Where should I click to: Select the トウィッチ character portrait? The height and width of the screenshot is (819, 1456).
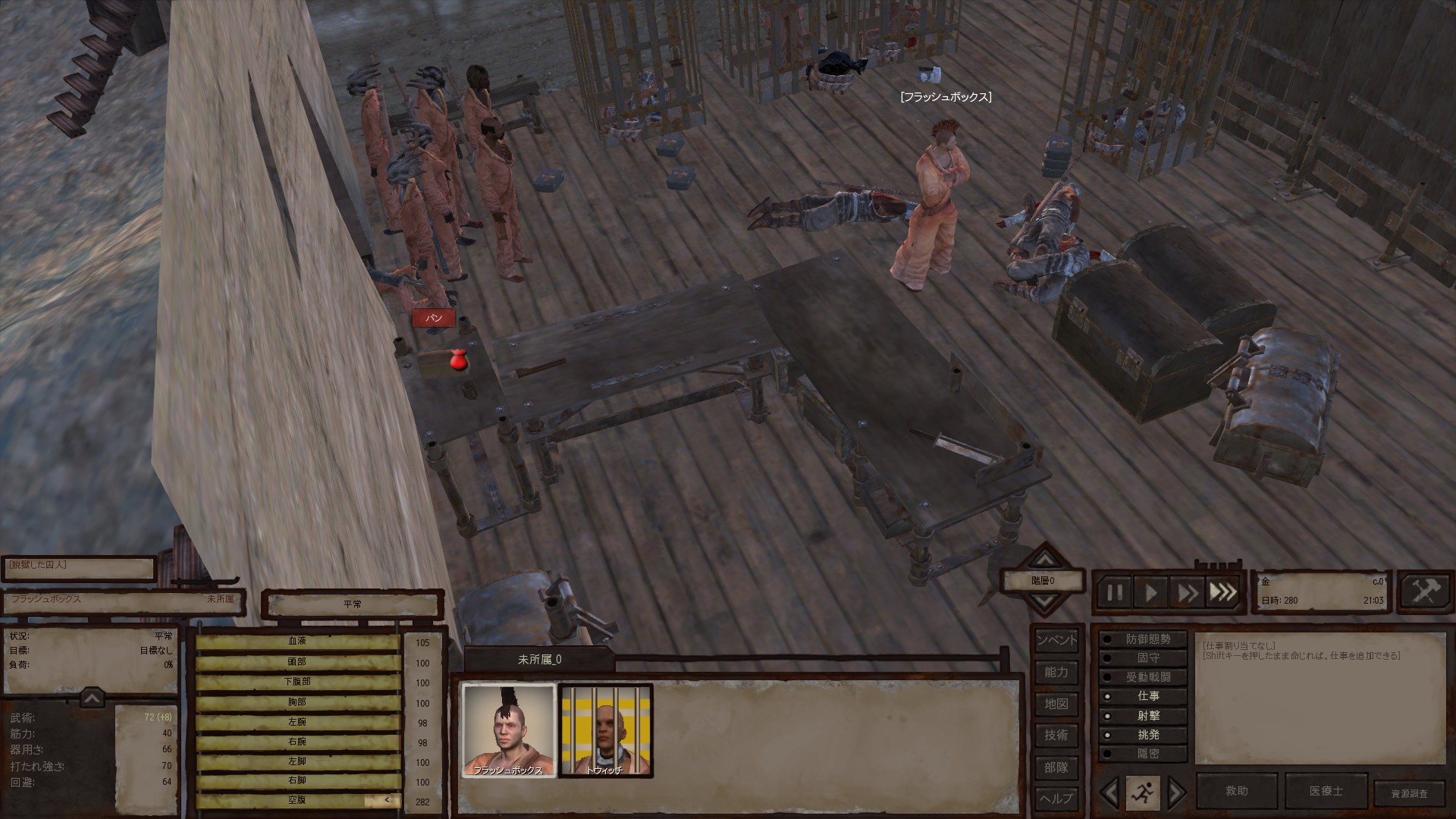click(605, 730)
